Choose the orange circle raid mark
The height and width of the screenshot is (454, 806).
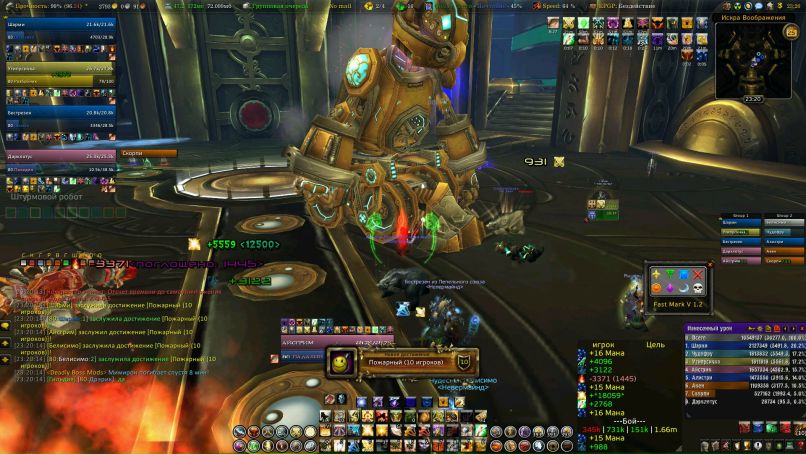[x=656, y=289]
